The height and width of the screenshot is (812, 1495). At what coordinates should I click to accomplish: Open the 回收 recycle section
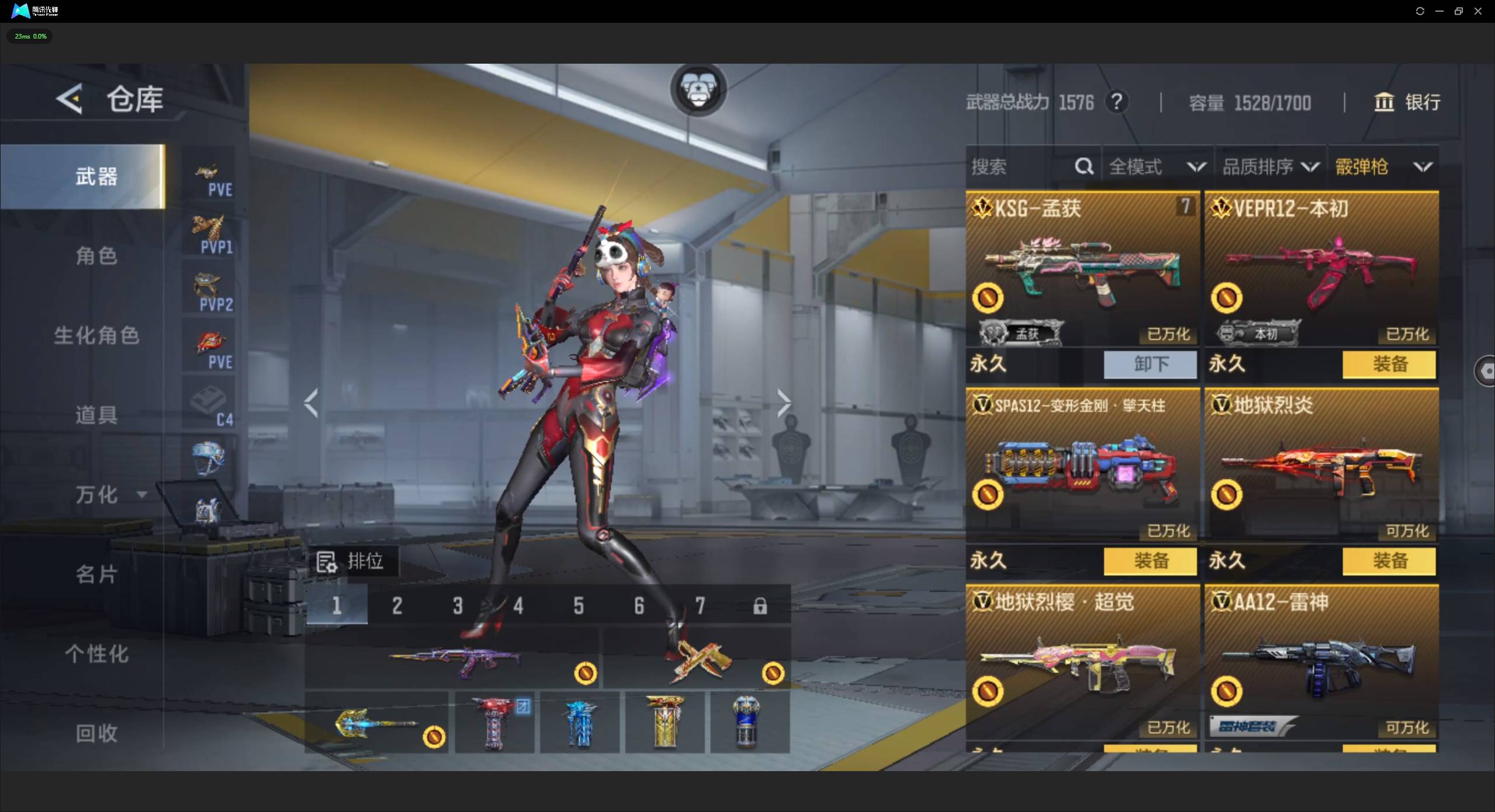(96, 733)
